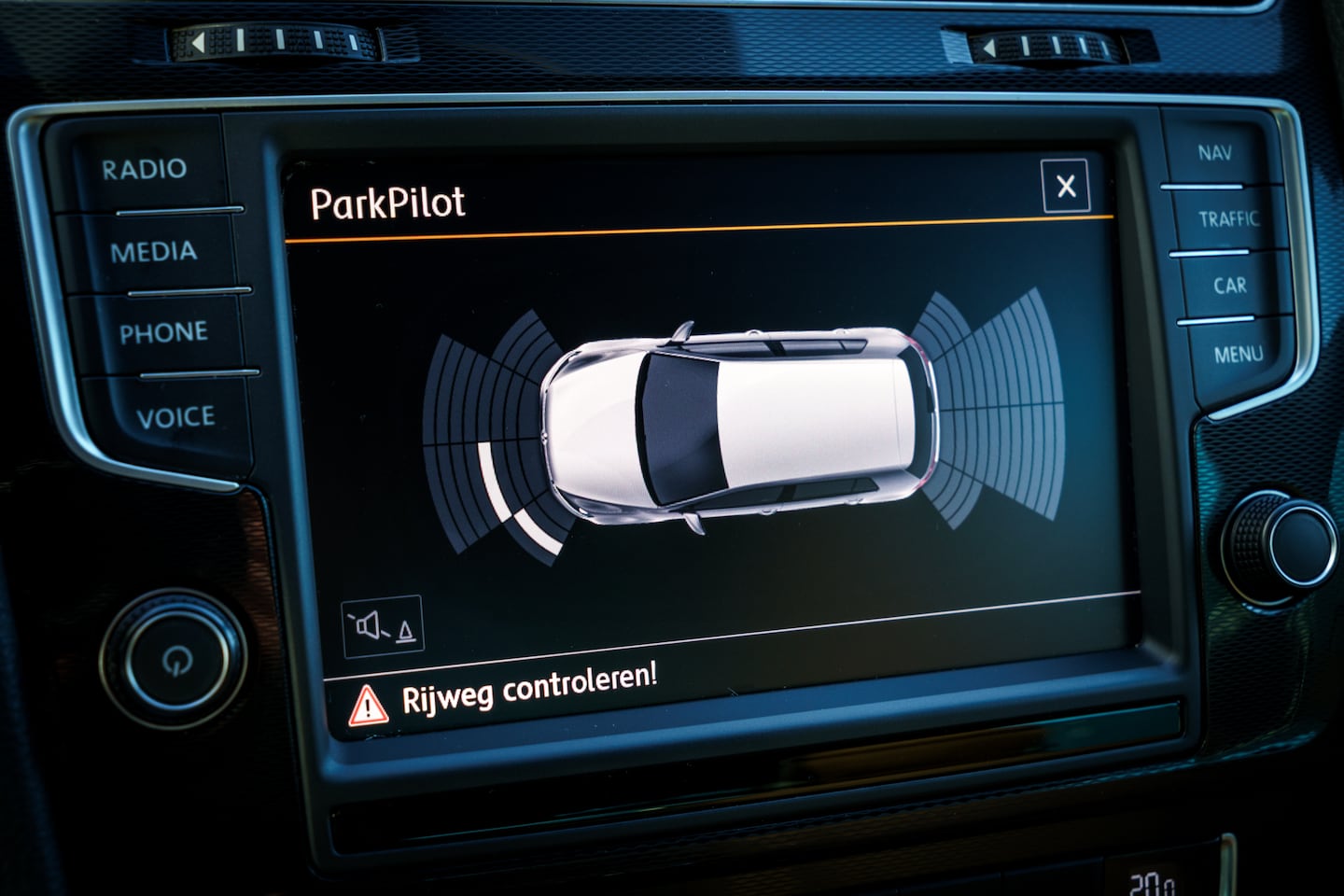The height and width of the screenshot is (896, 1344).
Task: Toggle the ParkPilot sound mute icon
Action: (383, 626)
